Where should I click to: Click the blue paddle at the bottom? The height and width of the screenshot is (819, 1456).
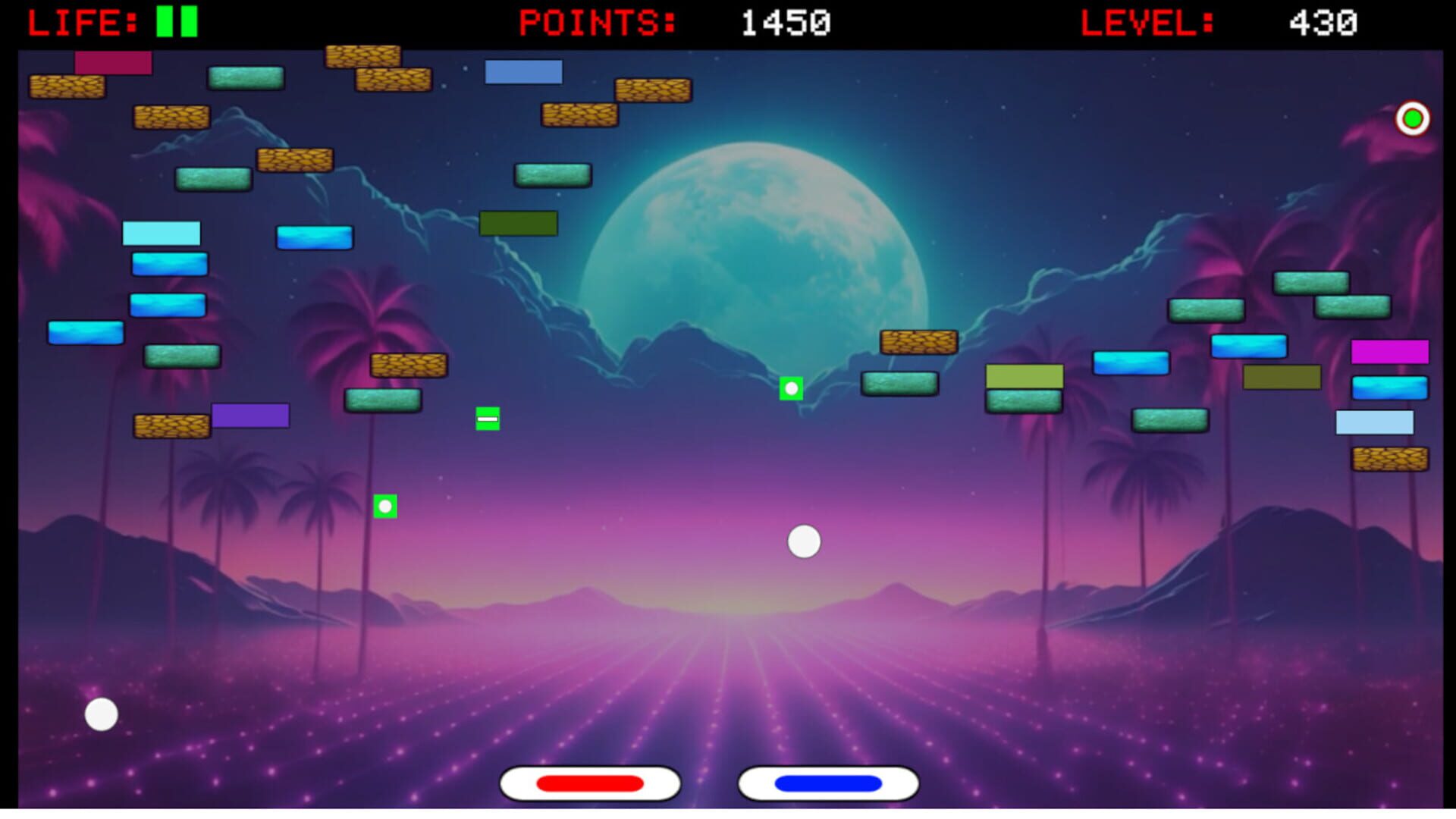coord(827,783)
